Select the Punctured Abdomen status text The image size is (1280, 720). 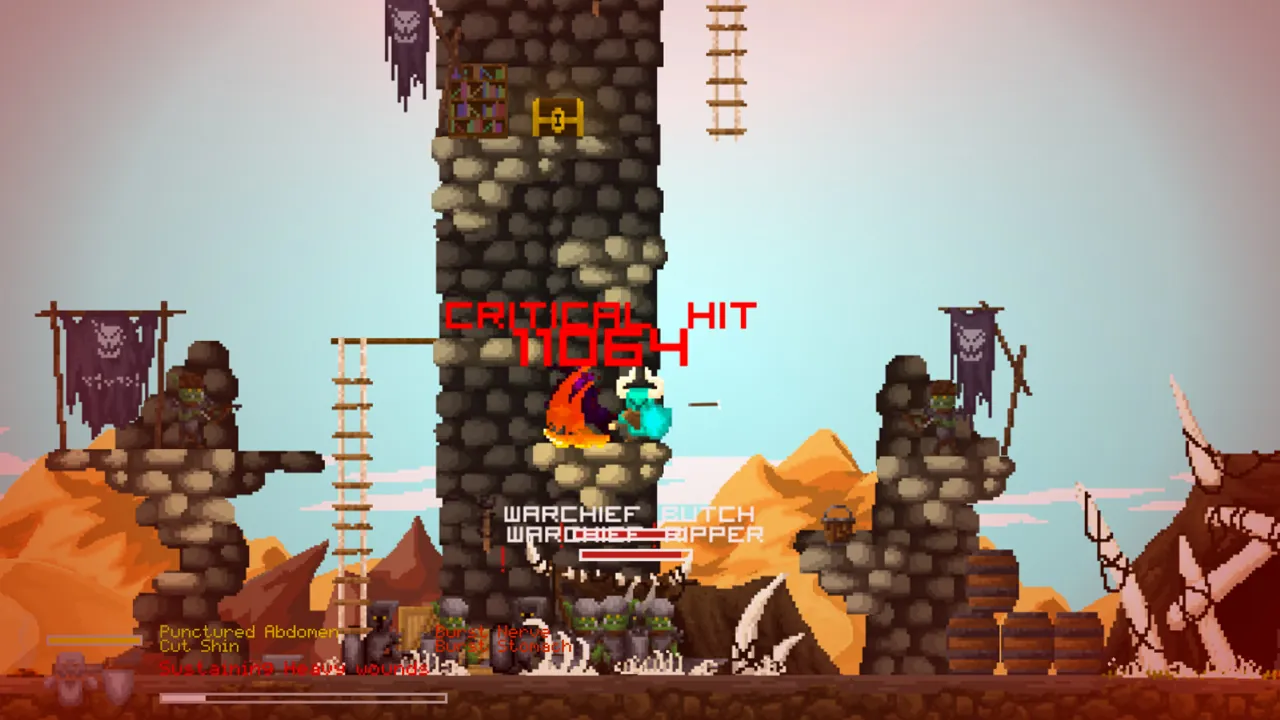248,632
